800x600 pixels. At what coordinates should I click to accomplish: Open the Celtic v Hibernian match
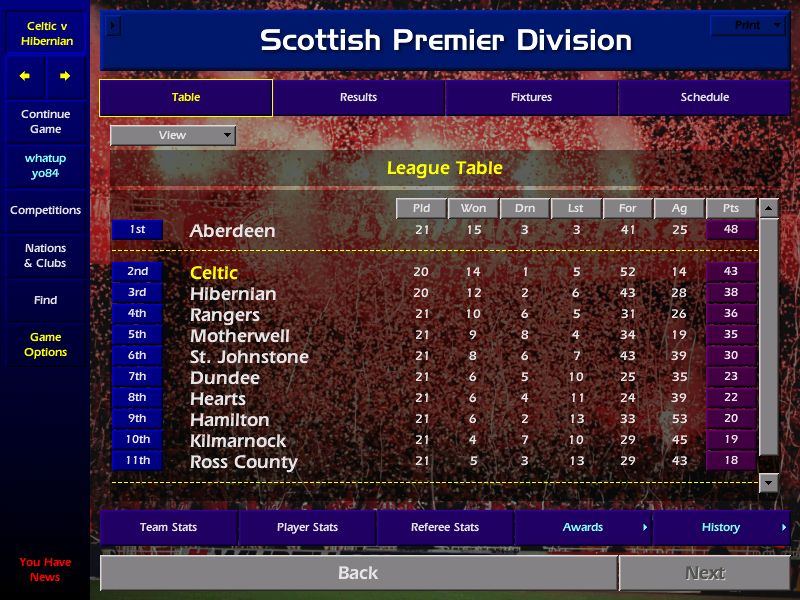pos(45,33)
